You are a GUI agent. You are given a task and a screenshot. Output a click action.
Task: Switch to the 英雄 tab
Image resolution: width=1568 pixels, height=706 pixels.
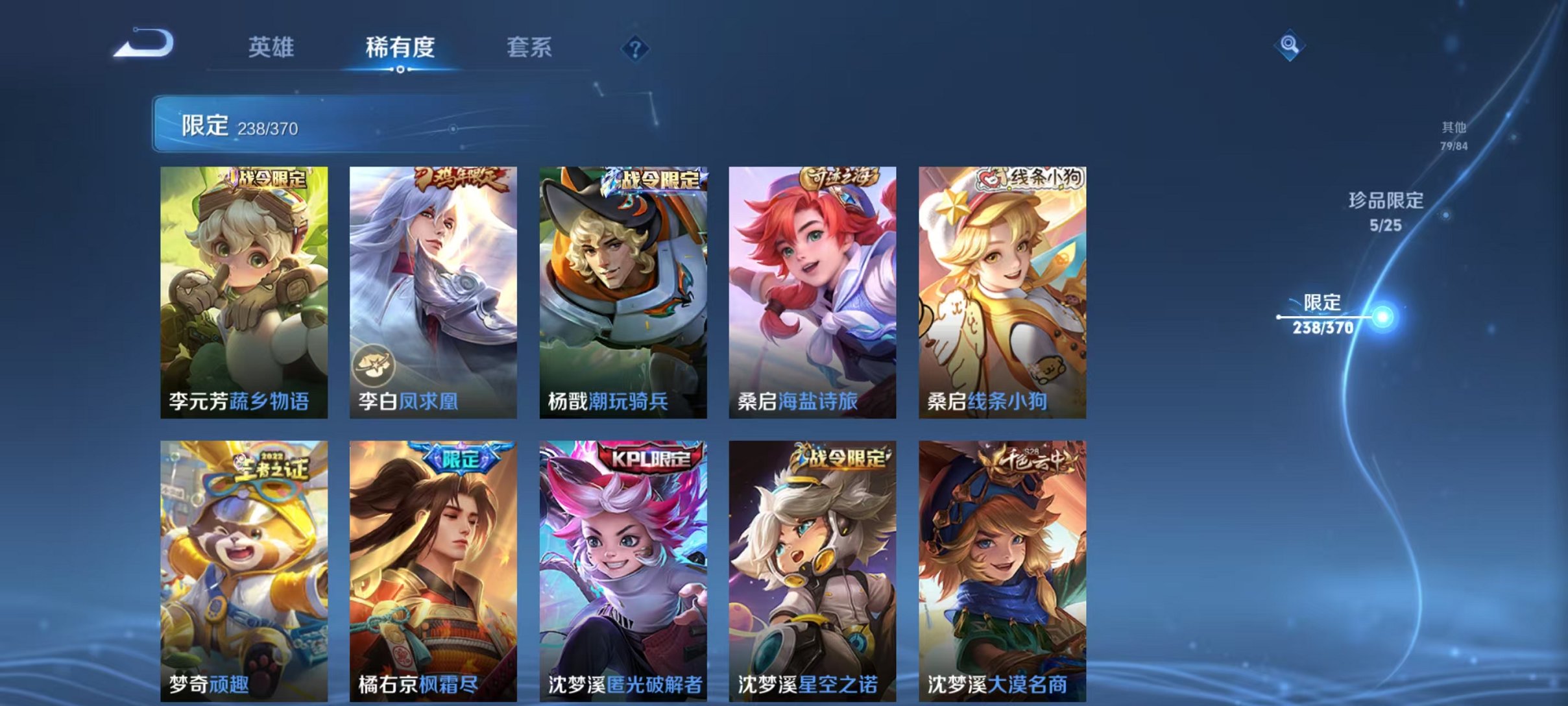click(x=272, y=49)
